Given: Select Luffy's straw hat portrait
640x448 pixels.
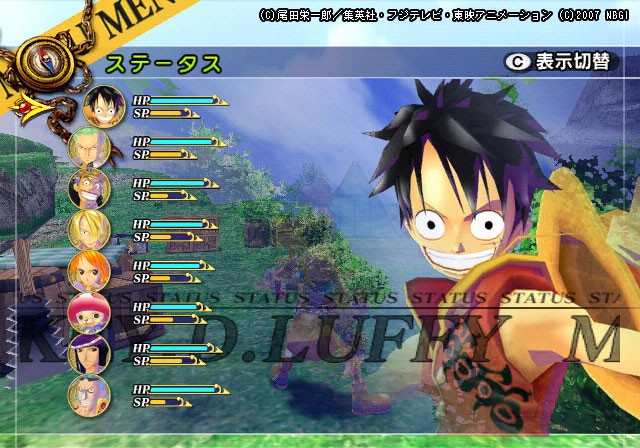Looking at the screenshot, I should 103,106.
